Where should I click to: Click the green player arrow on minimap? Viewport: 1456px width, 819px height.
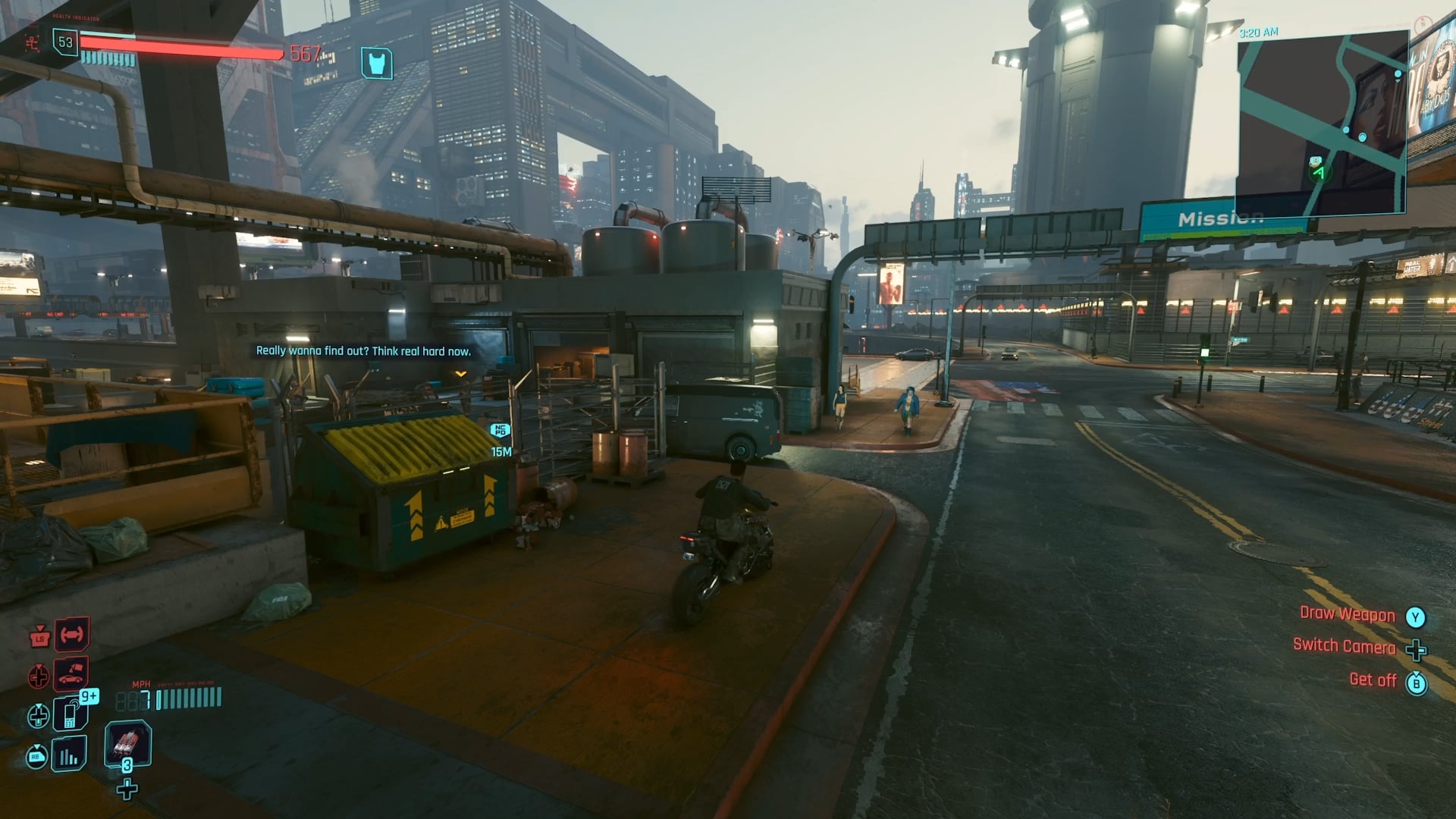1319,174
